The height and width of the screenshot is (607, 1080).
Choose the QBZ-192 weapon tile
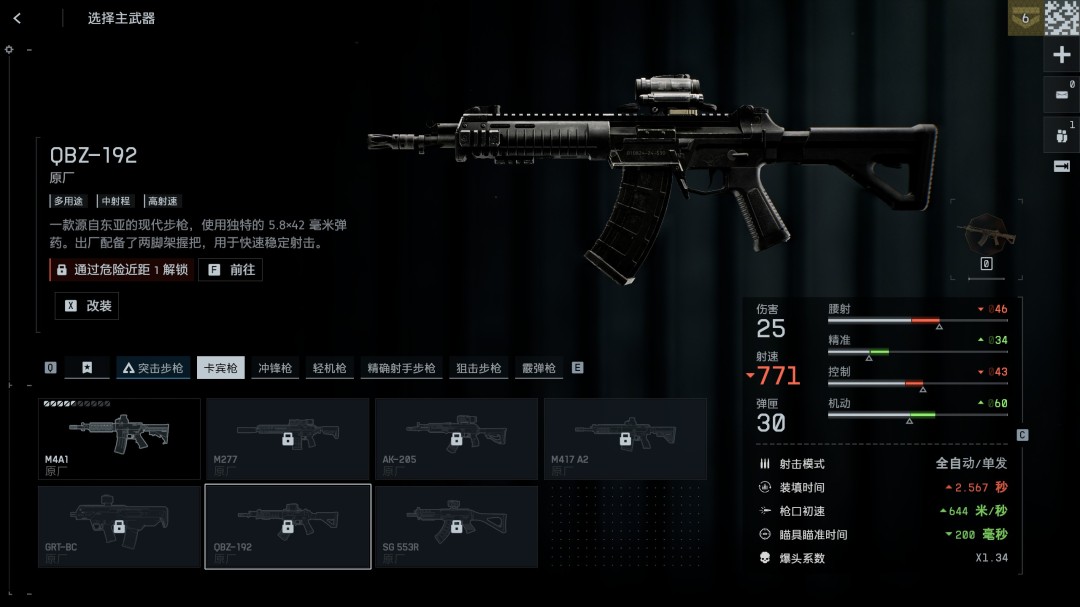pos(287,526)
